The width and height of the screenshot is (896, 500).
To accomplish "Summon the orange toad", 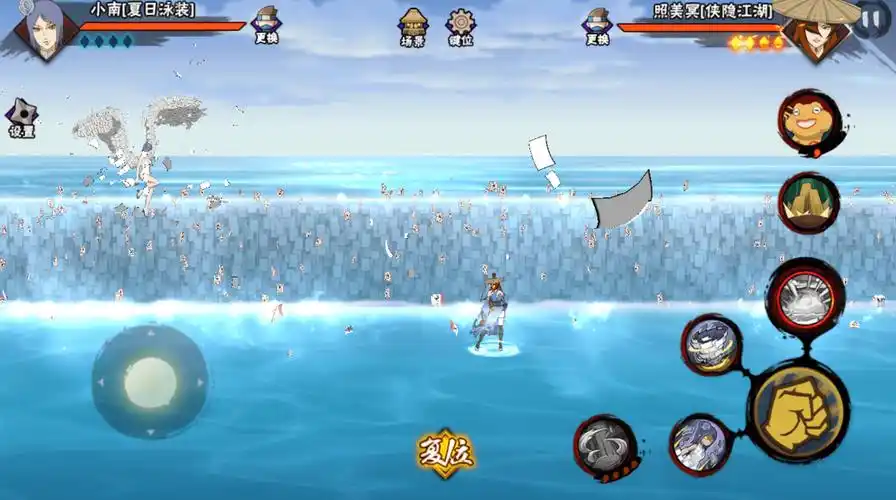I will (x=808, y=122).
